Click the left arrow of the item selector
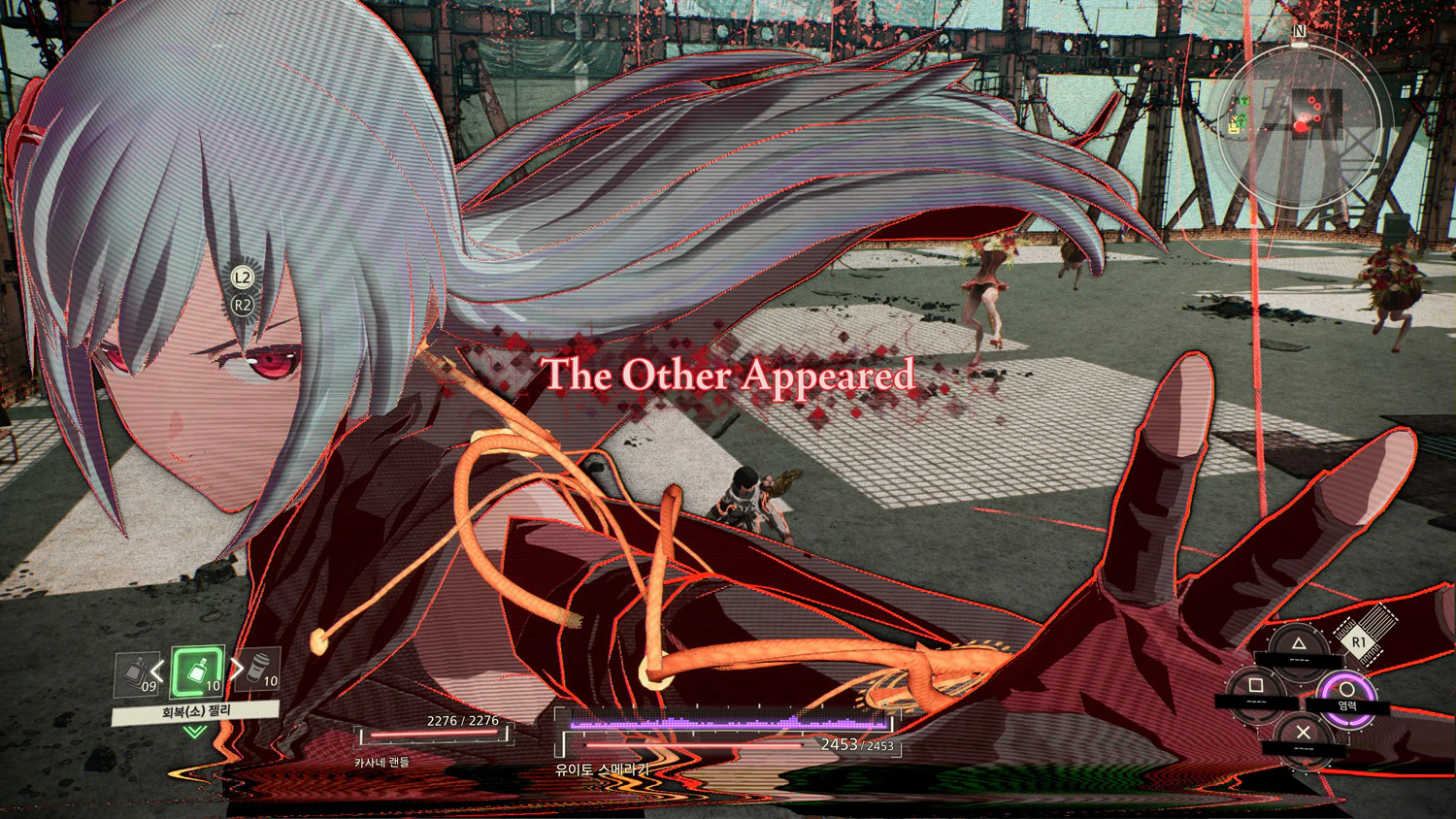The width and height of the screenshot is (1456, 819). tap(159, 672)
